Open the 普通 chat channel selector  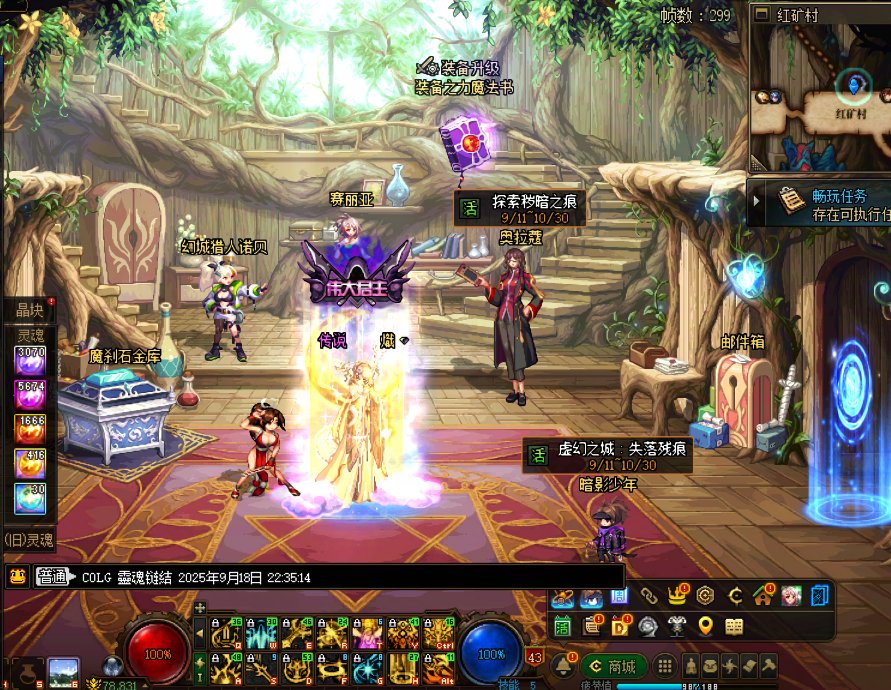click(55, 577)
